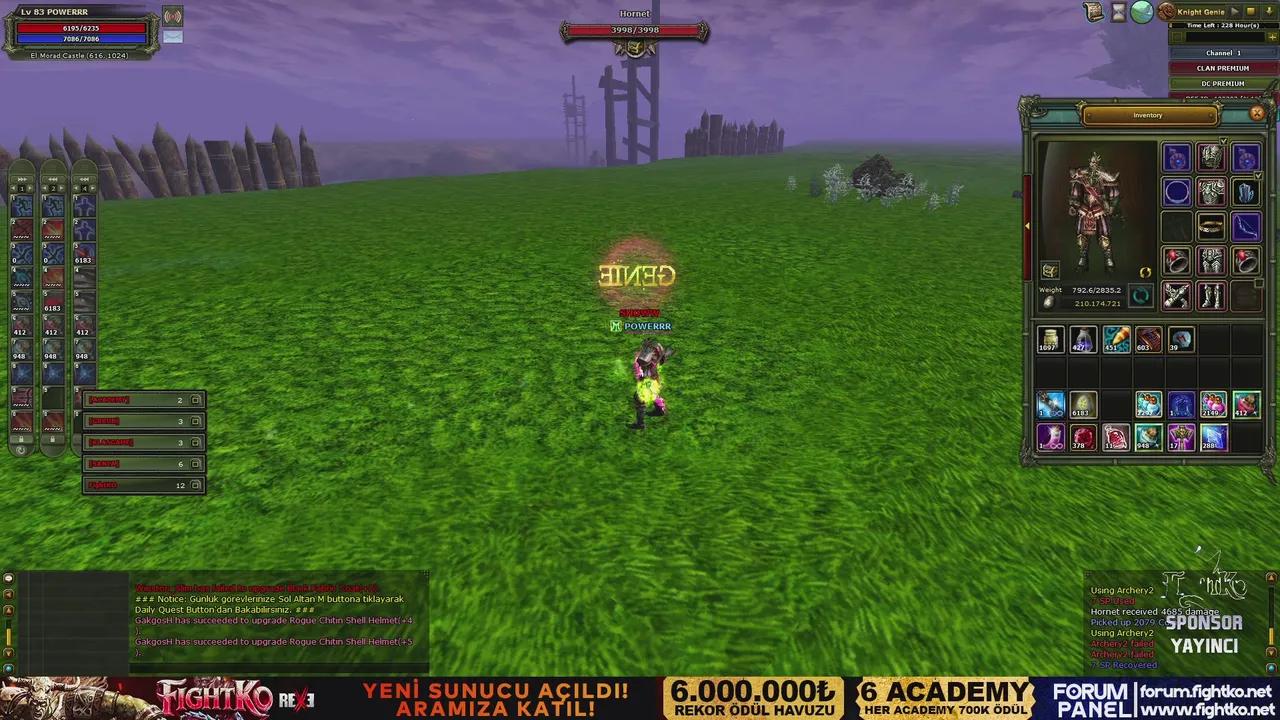1280x720 pixels.
Task: Open the Channel 1 selector
Action: click(1222, 52)
